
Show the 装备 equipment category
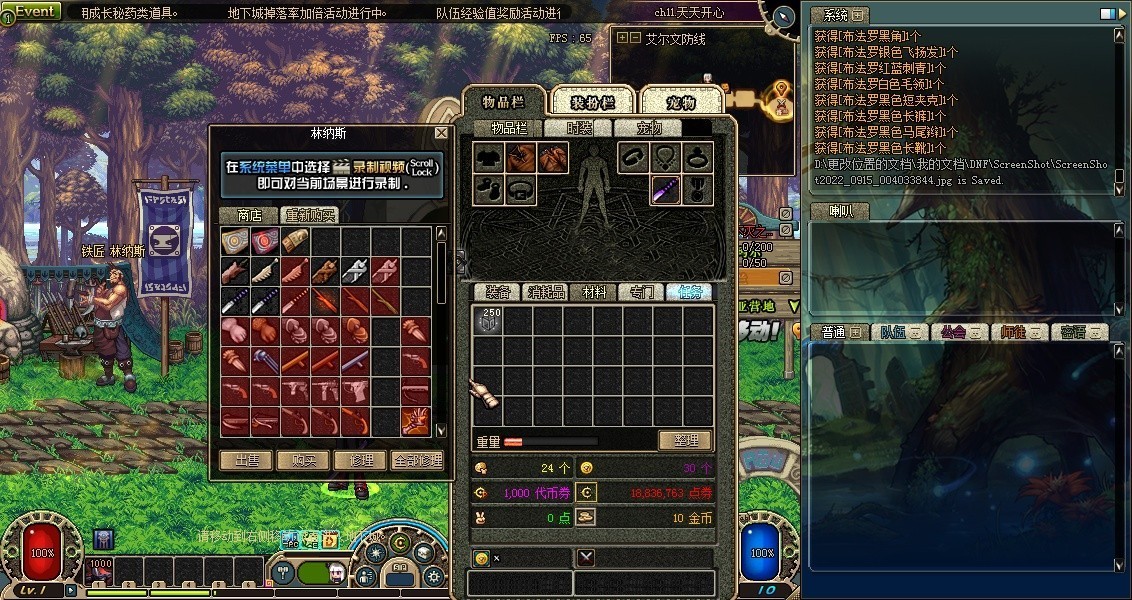coord(498,292)
